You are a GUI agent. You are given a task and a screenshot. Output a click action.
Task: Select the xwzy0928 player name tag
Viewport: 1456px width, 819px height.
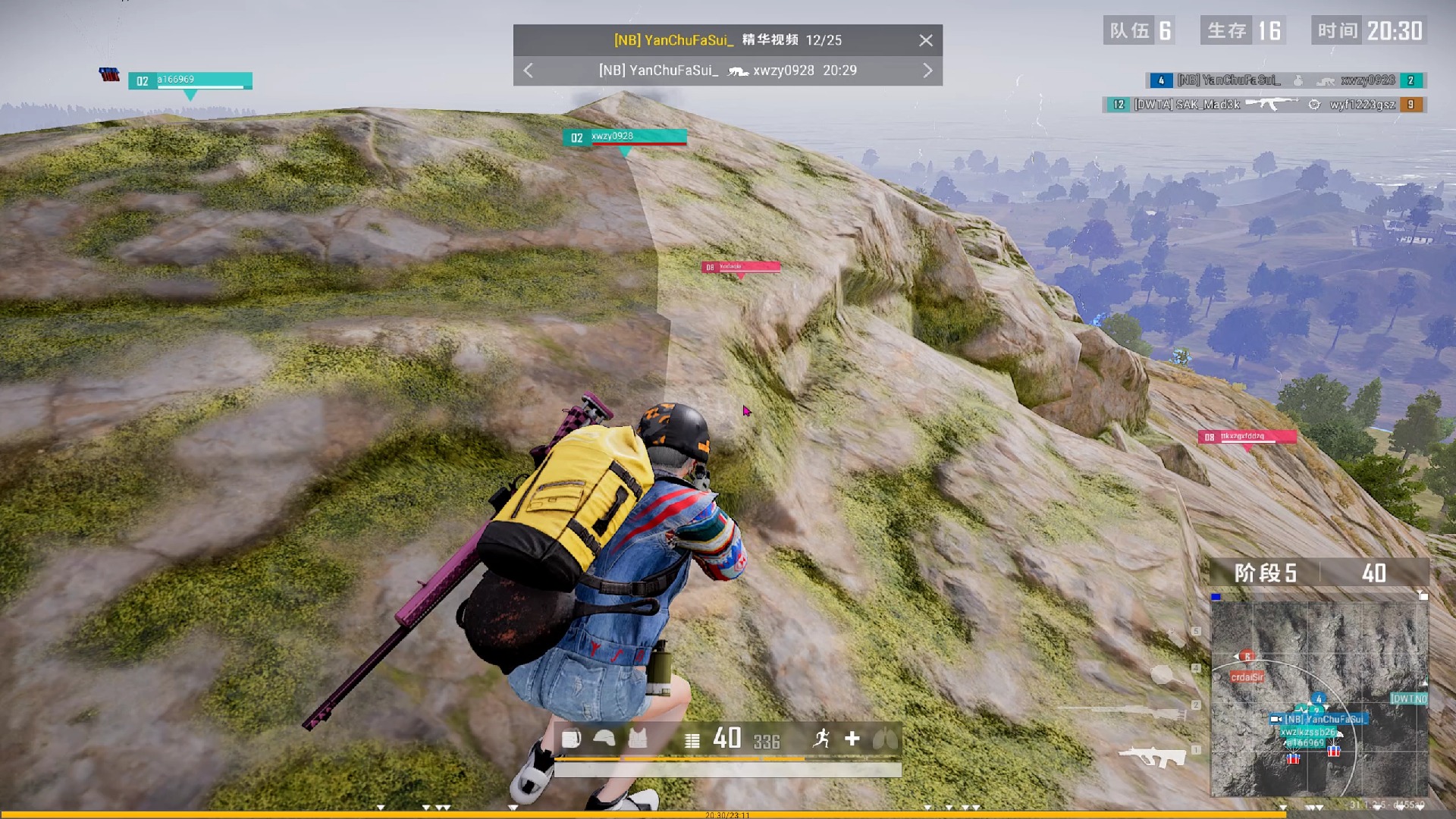(625, 137)
